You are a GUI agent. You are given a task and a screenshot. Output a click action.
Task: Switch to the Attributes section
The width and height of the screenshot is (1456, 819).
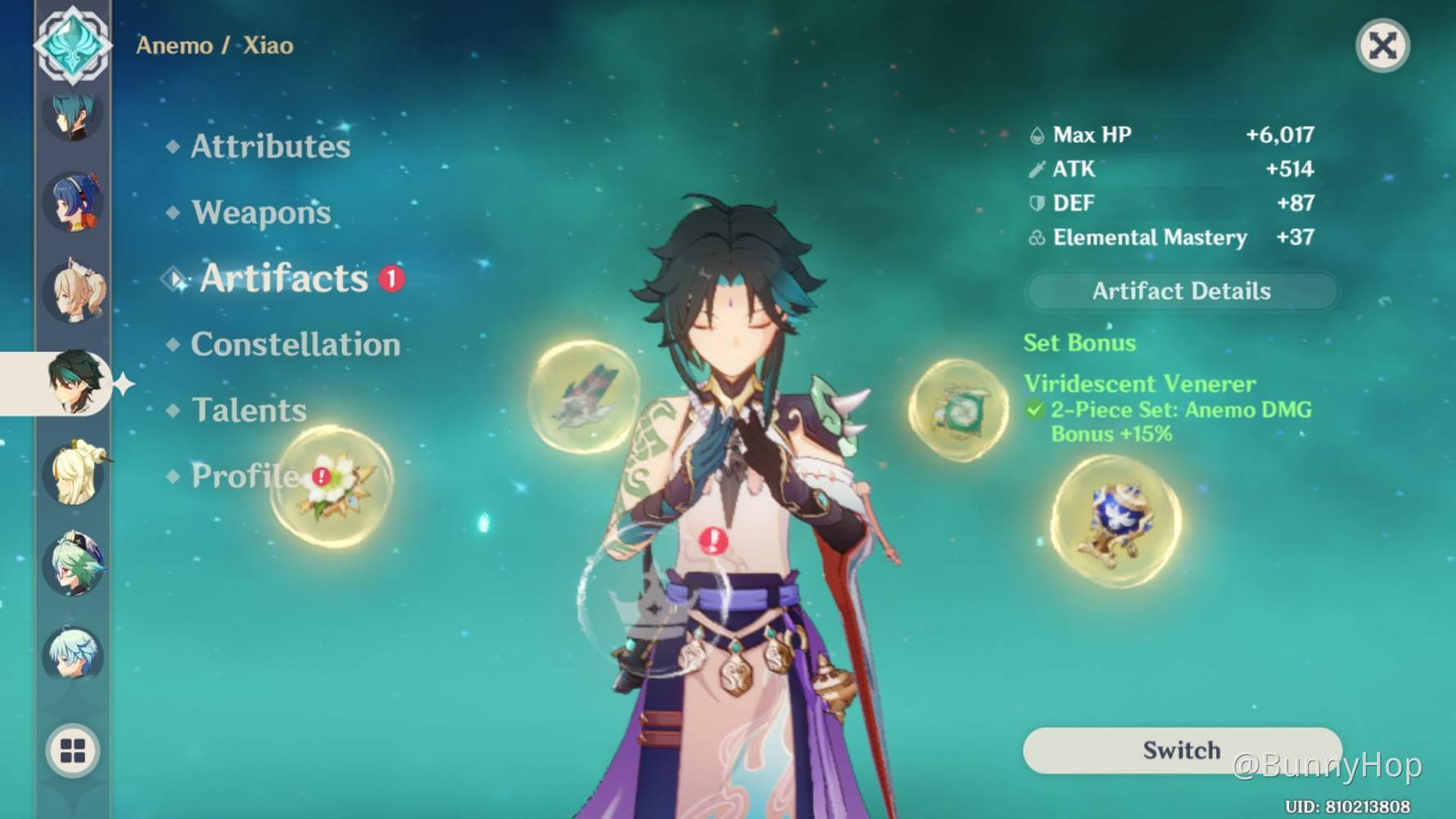click(x=270, y=147)
